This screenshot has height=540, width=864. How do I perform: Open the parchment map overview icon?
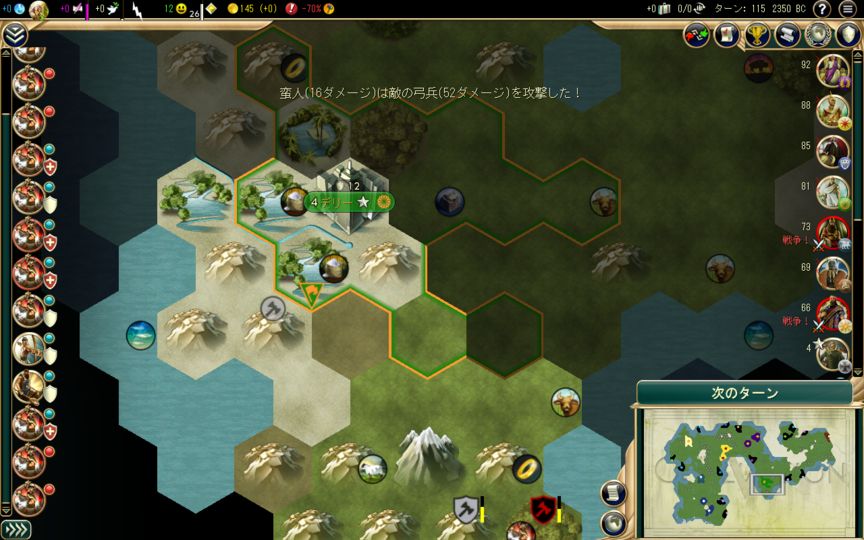[726, 36]
